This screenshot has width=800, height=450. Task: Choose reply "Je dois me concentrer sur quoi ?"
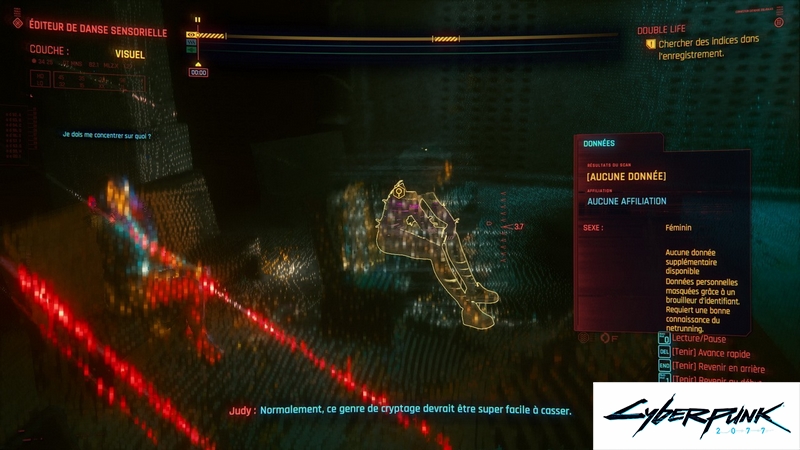click(x=106, y=135)
